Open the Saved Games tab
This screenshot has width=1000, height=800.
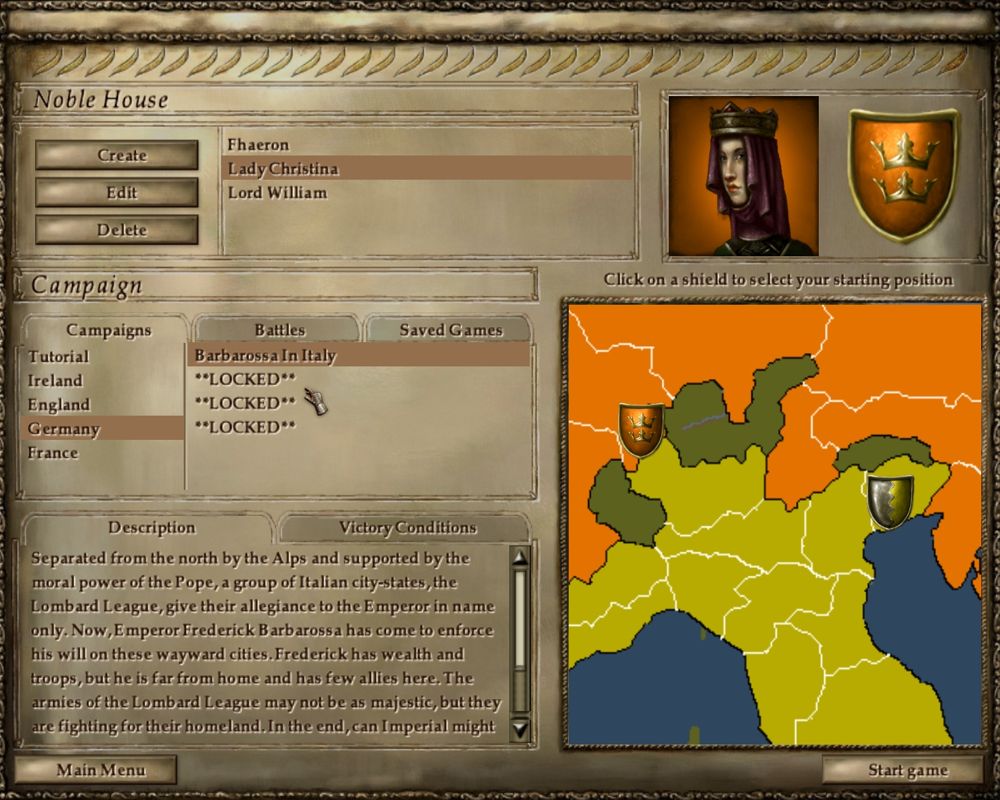[x=450, y=329]
